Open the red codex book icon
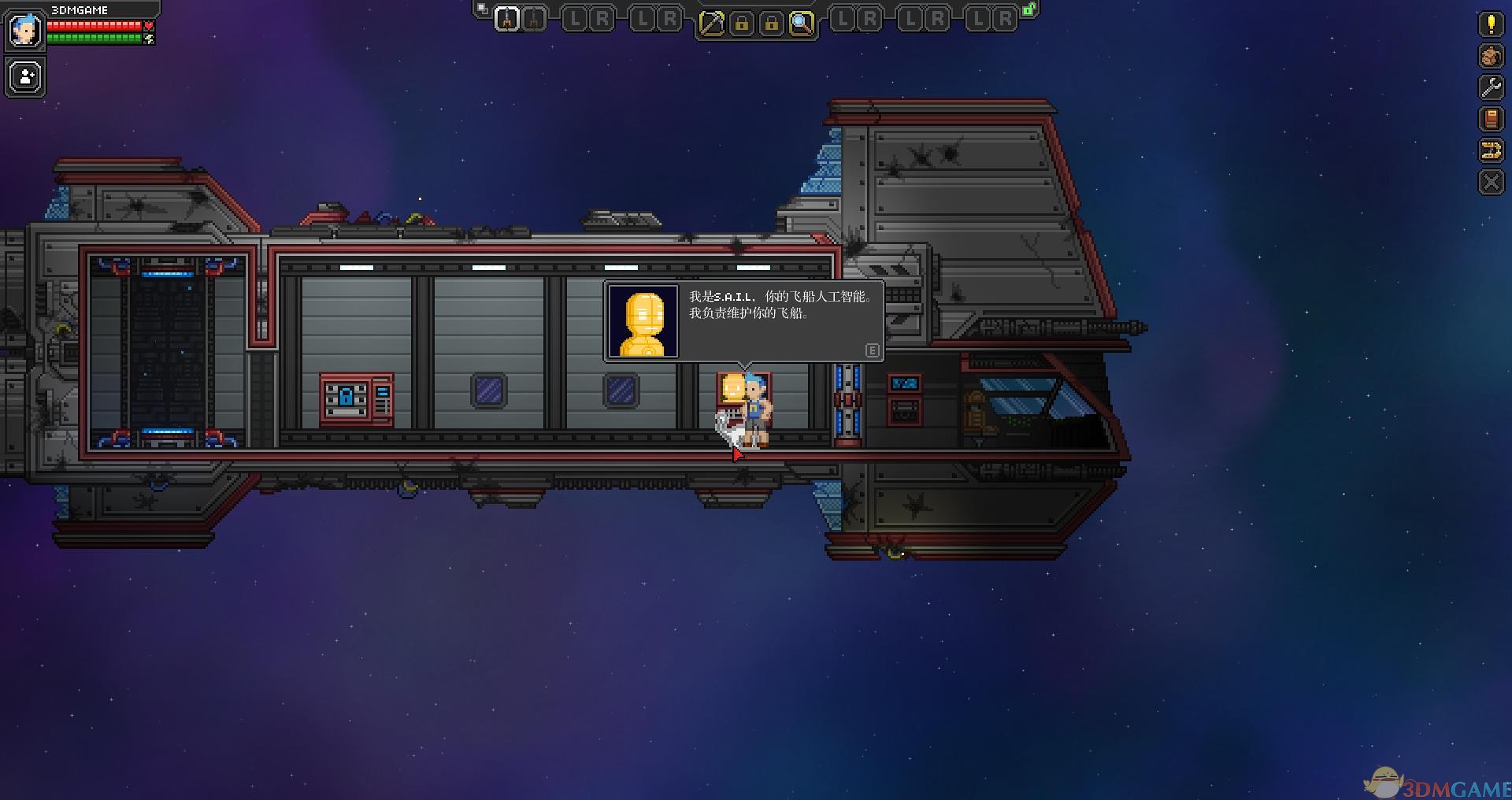 1491,119
